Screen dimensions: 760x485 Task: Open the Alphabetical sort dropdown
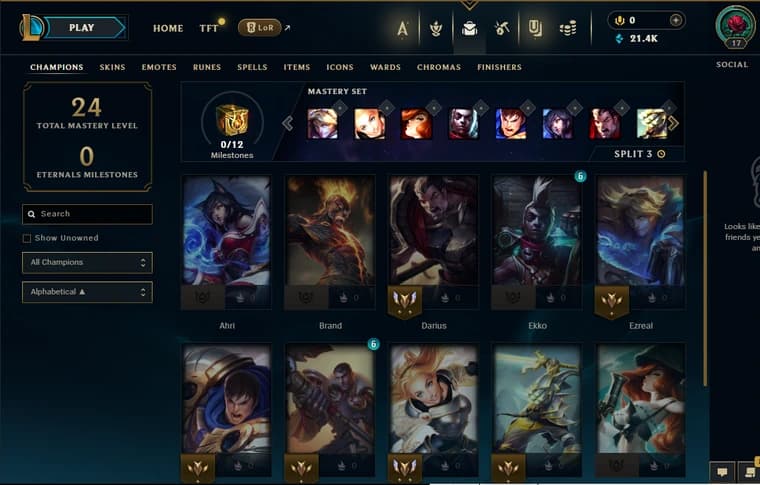[88, 292]
